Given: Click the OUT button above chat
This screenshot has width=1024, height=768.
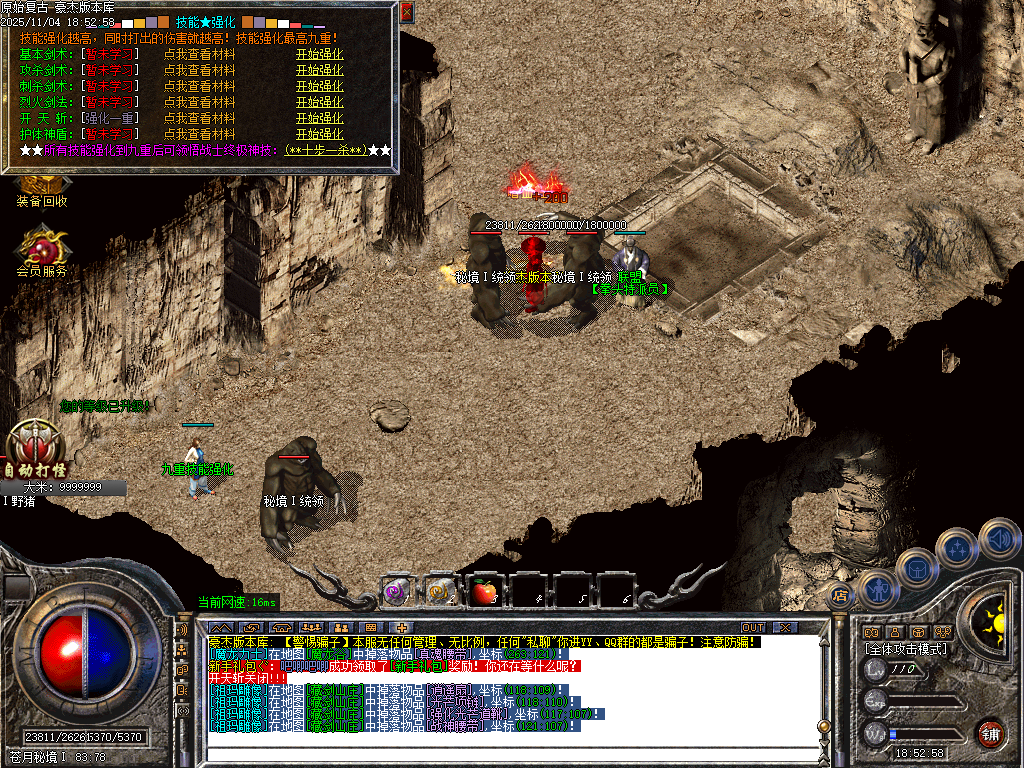Looking at the screenshot, I should click(752, 627).
